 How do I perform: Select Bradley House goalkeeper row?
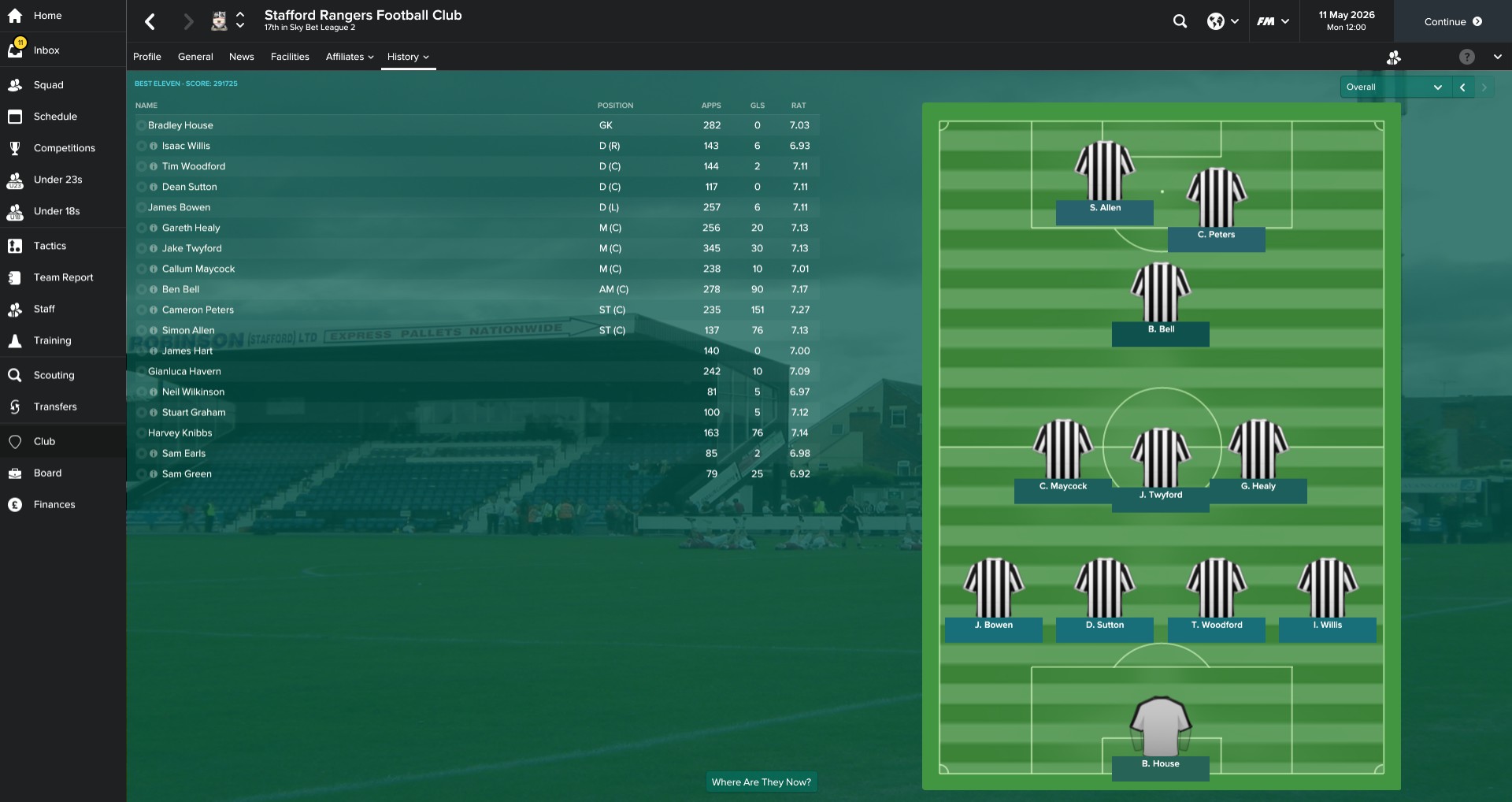(180, 125)
